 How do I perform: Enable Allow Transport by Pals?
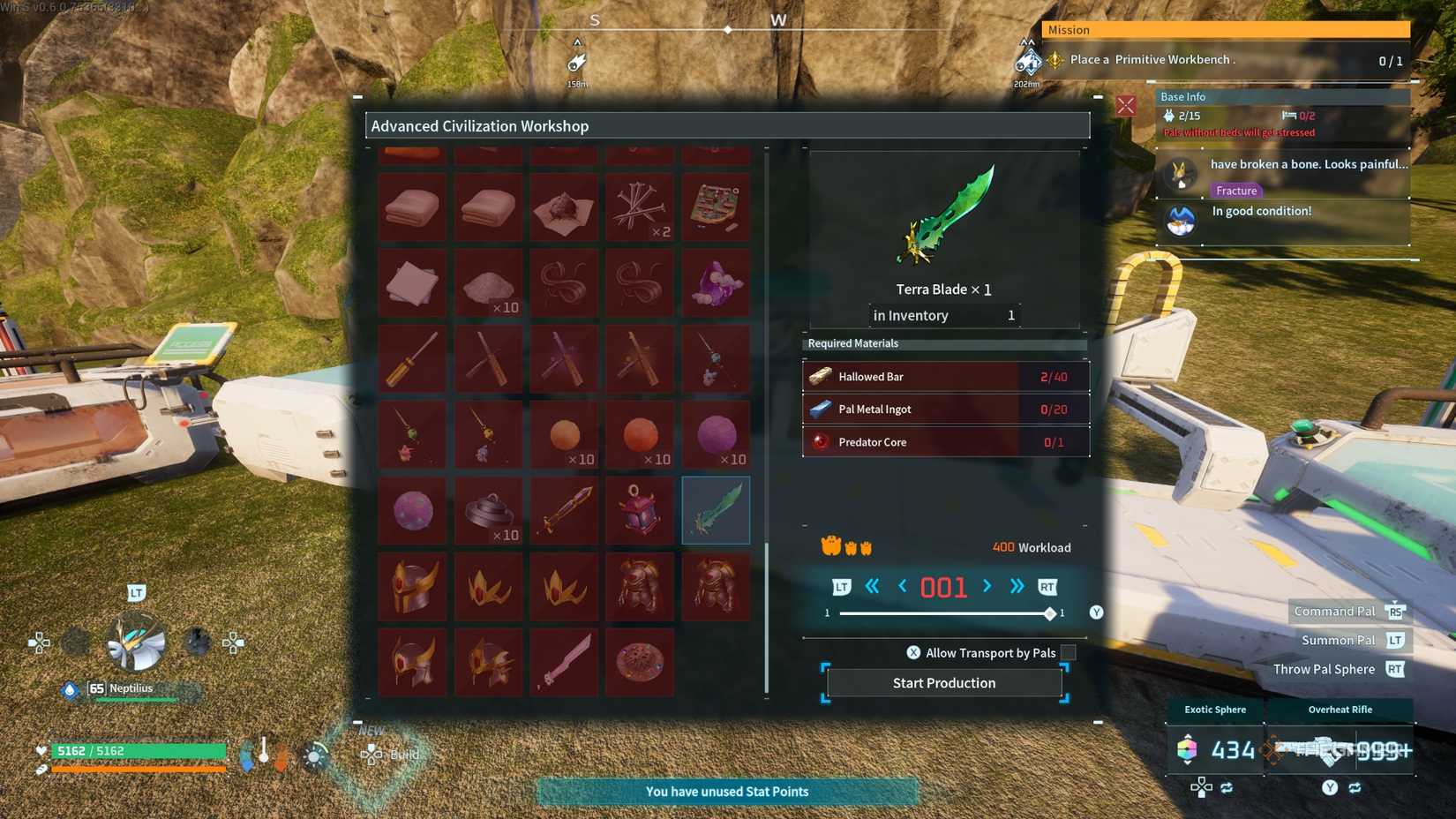click(x=1067, y=652)
